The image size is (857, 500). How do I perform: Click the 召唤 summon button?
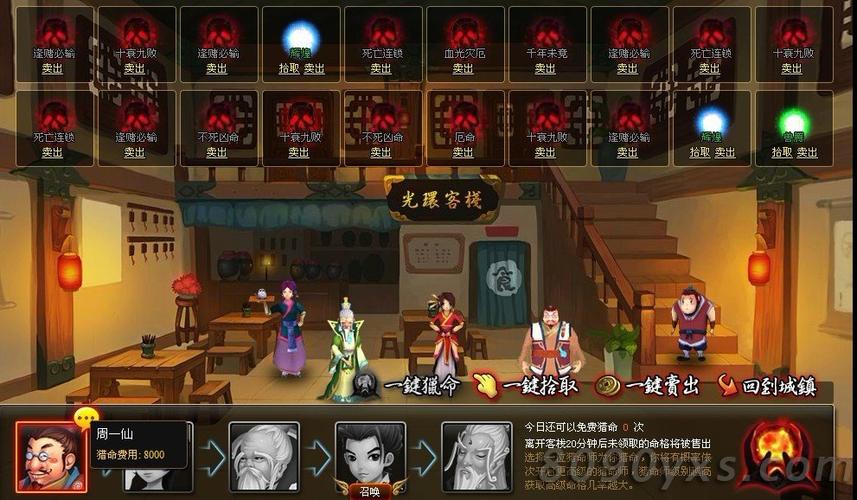point(370,491)
